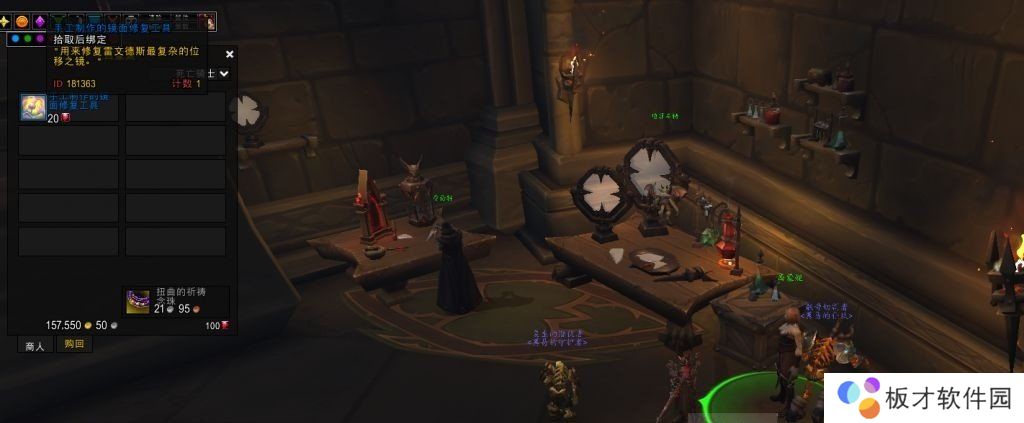This screenshot has width=1024, height=423.
Task: Buy the mirror repair tool item
Action: point(33,107)
